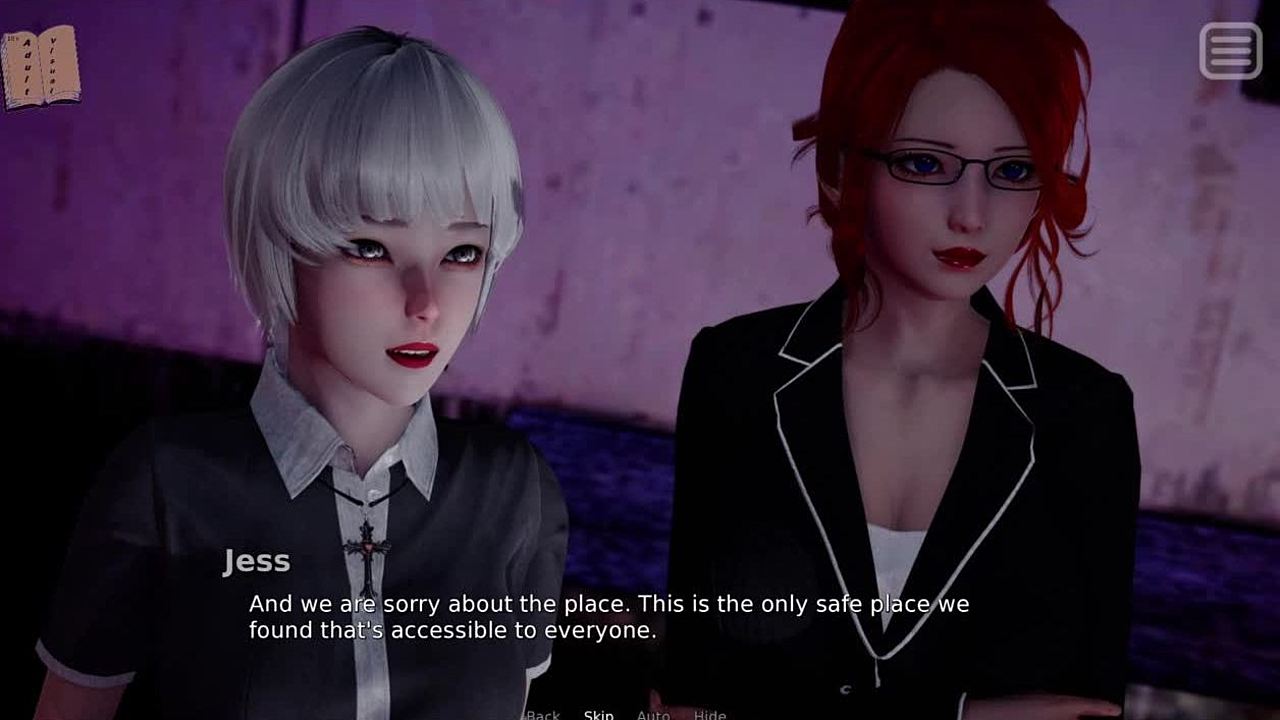Toggle Skip in the quick menu

click(598, 714)
